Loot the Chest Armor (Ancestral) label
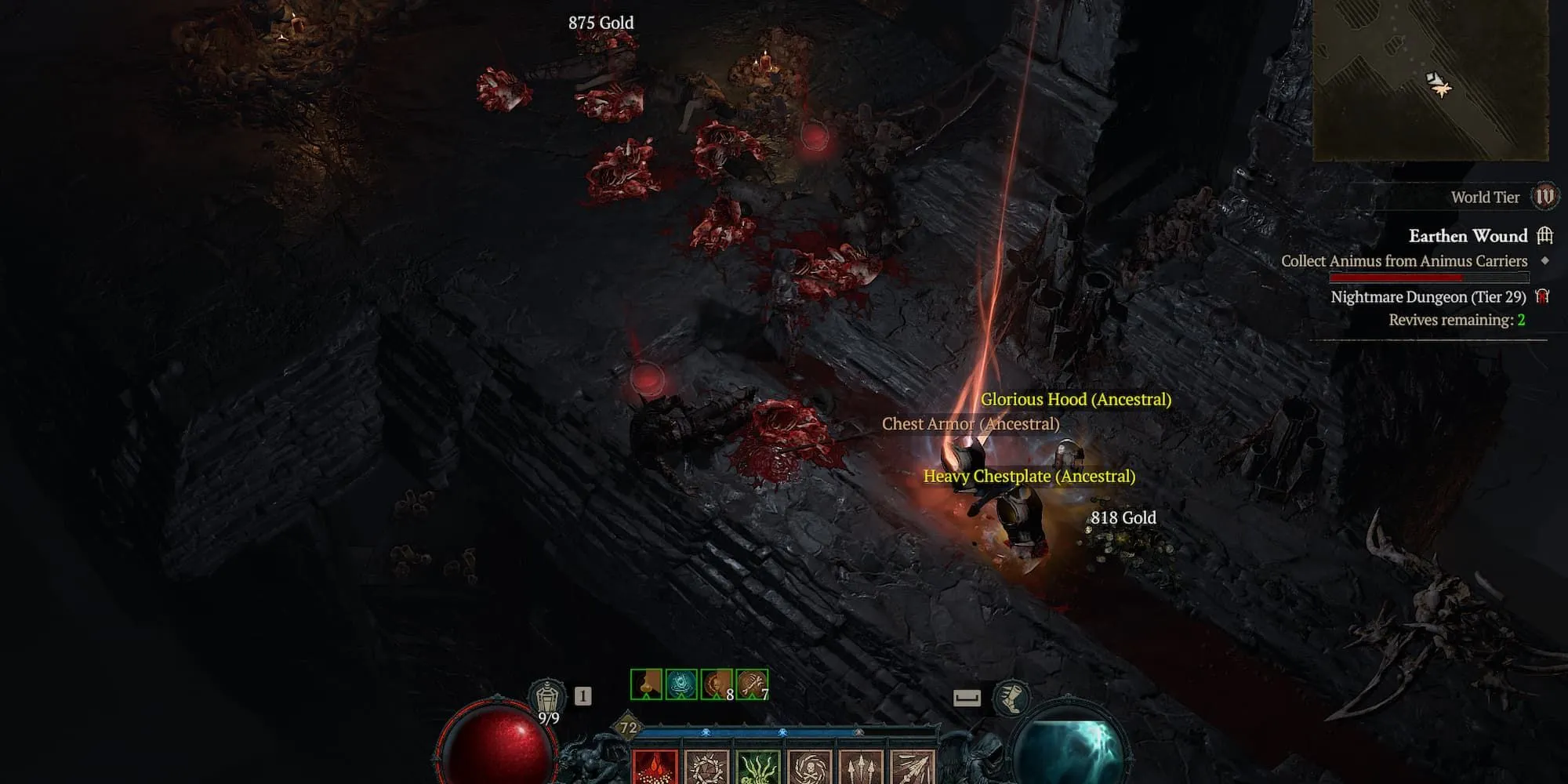The image size is (1568, 784). [x=970, y=424]
